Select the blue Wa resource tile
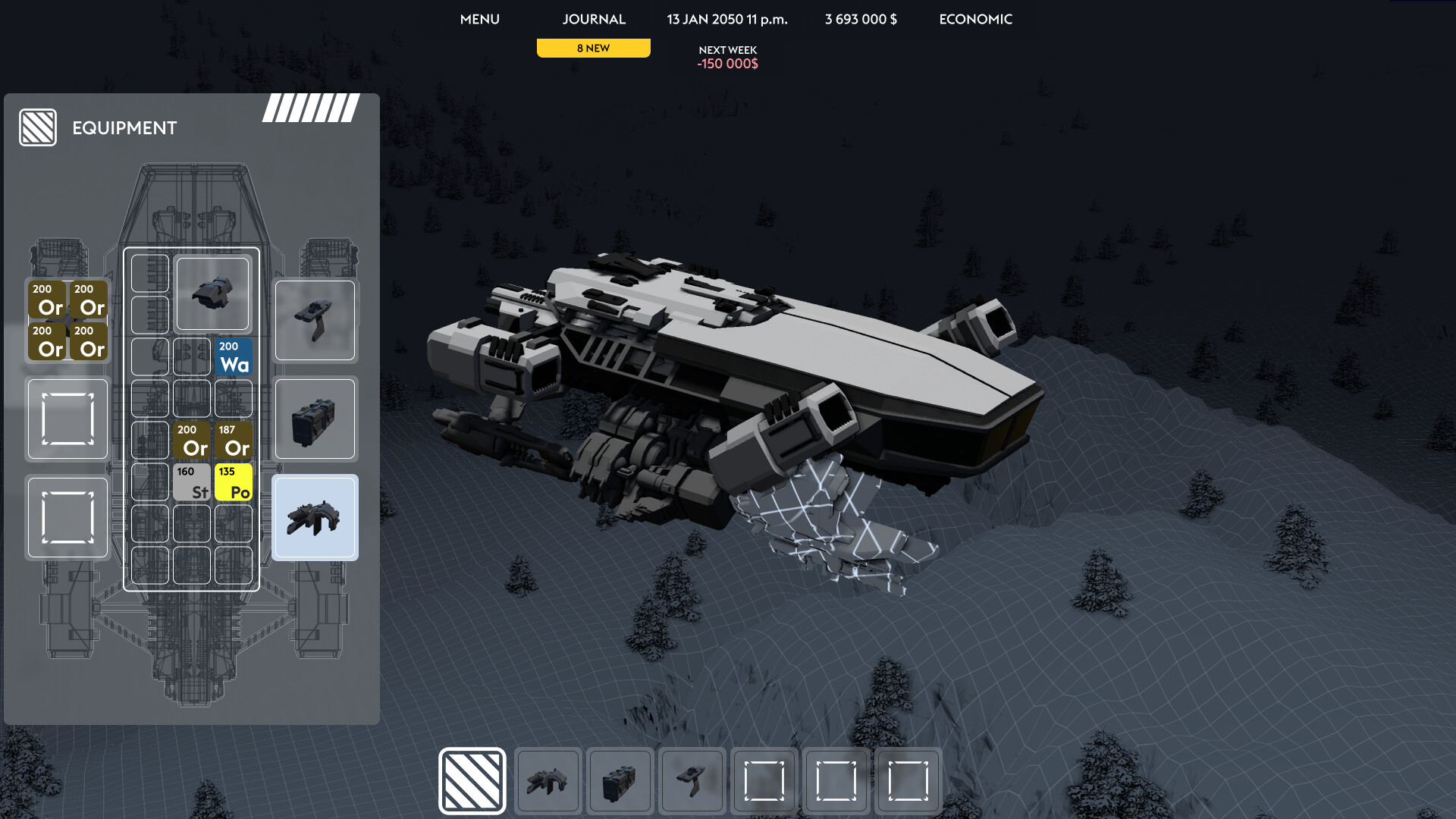 click(x=233, y=356)
